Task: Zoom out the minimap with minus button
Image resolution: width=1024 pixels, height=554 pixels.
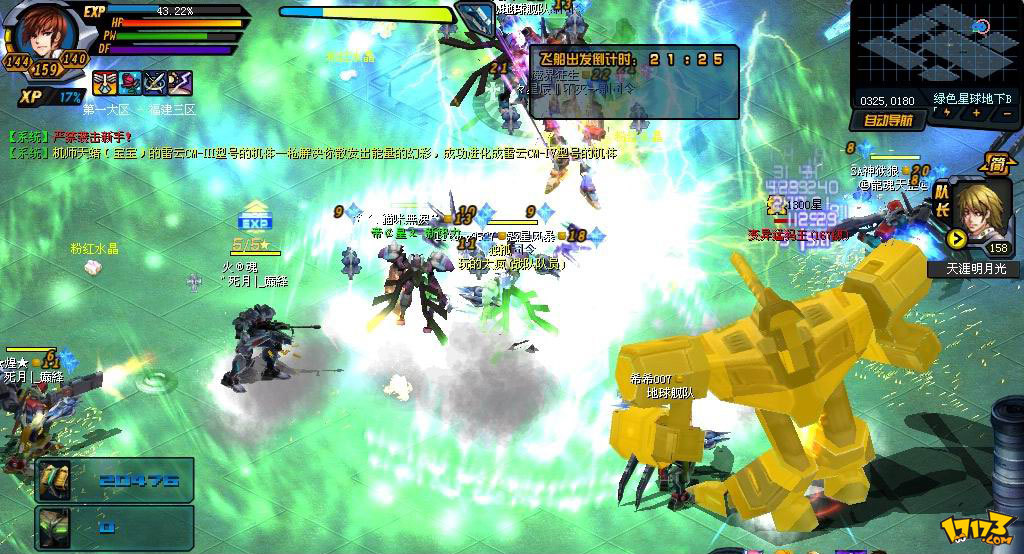Action: tap(1005, 114)
